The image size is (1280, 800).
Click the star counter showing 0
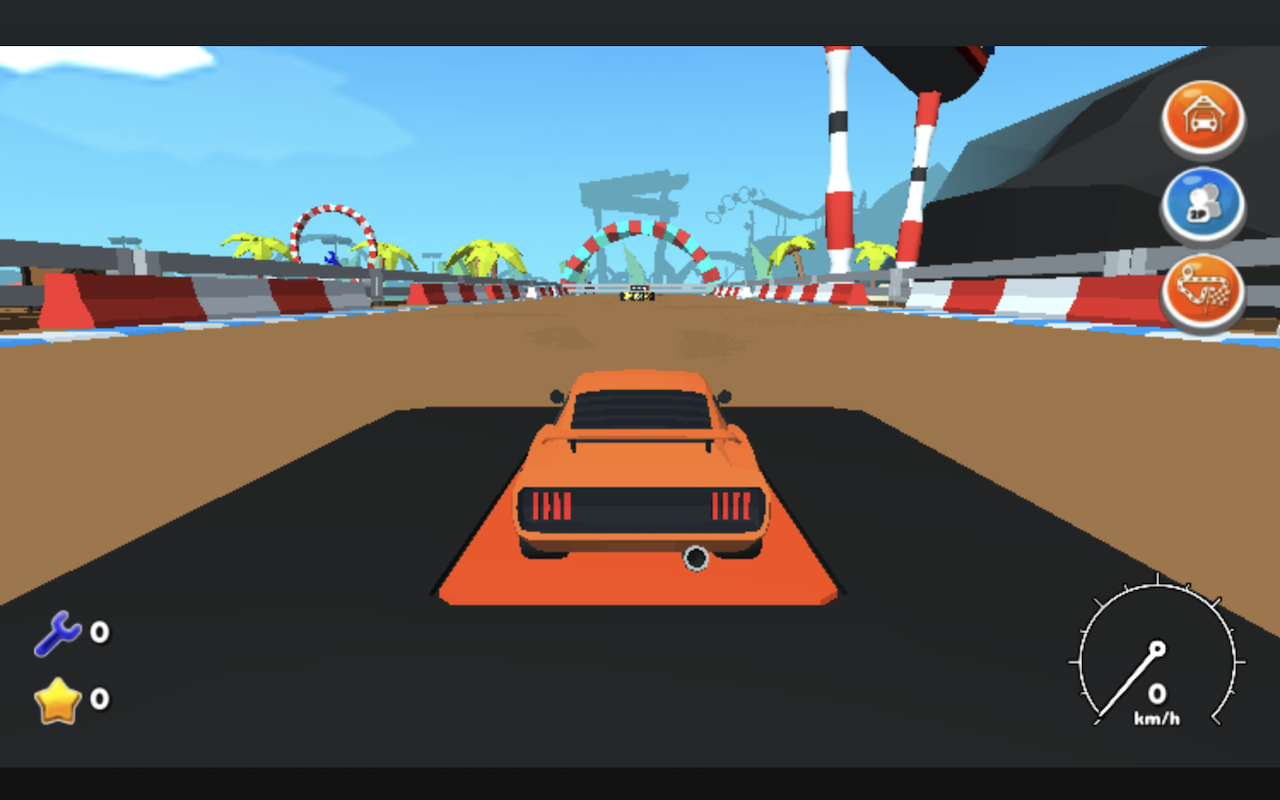coord(95,701)
